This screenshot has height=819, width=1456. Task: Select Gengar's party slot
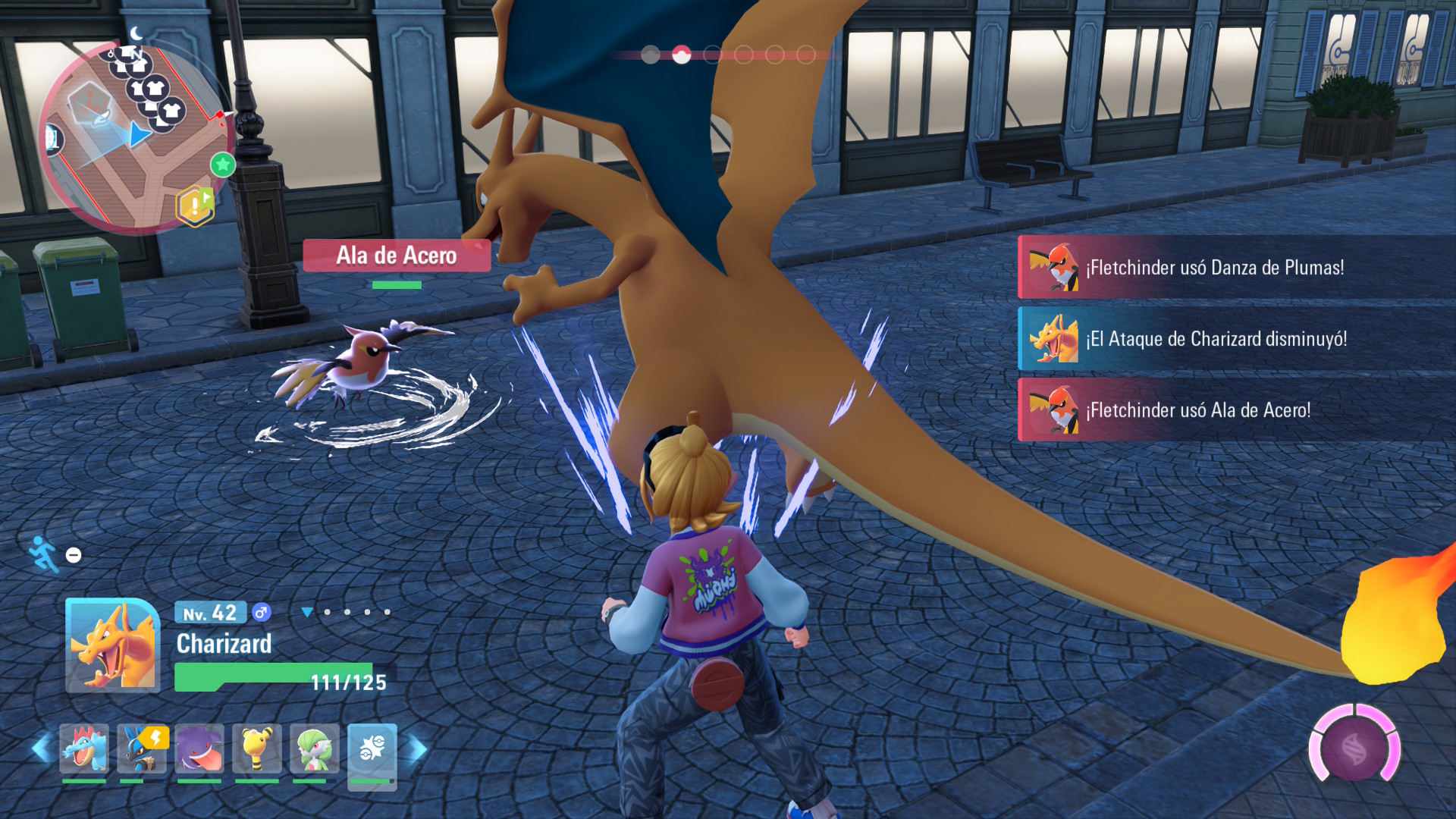click(199, 748)
